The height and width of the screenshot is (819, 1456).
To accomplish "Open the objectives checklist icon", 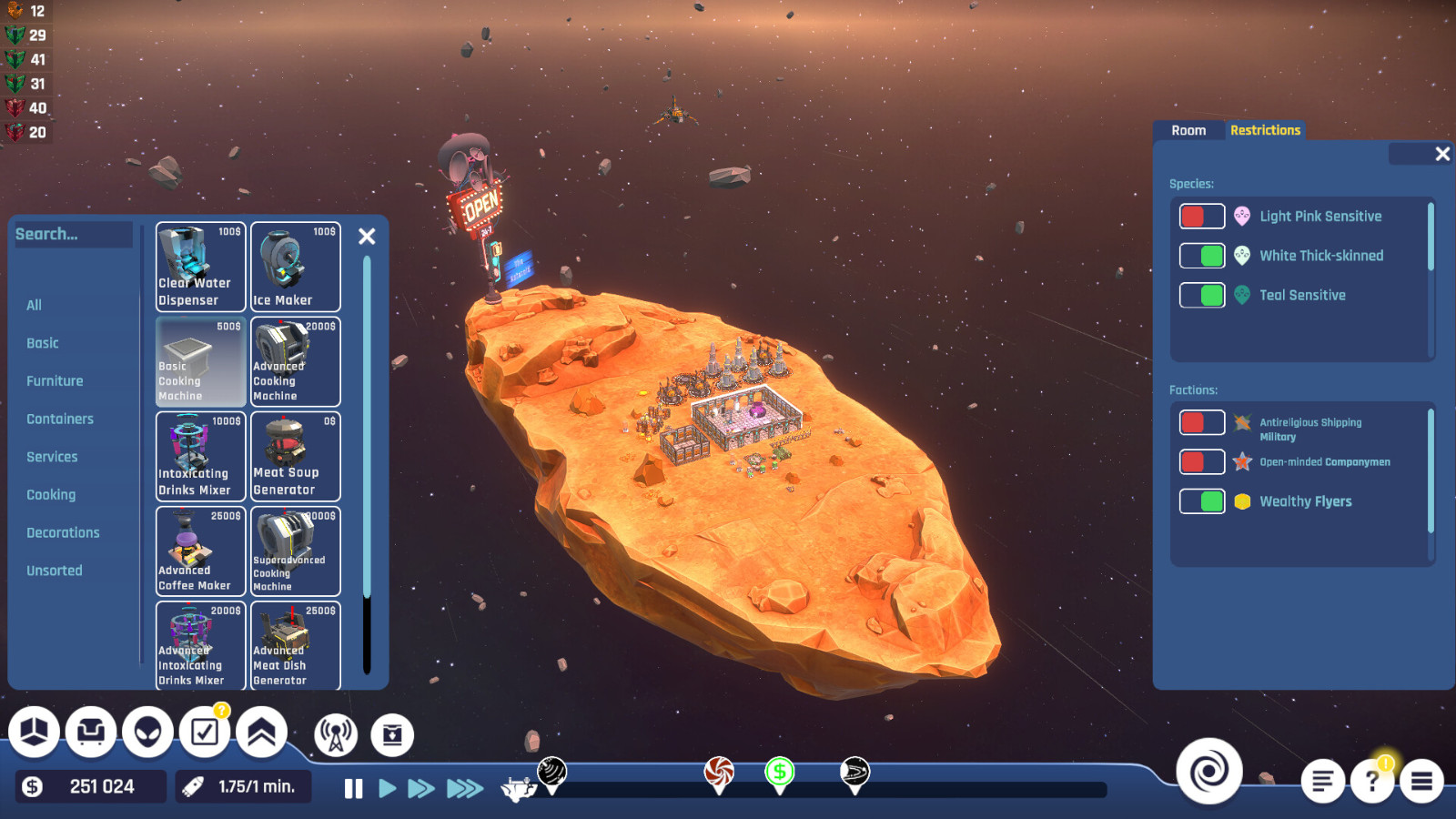I will pos(203,732).
